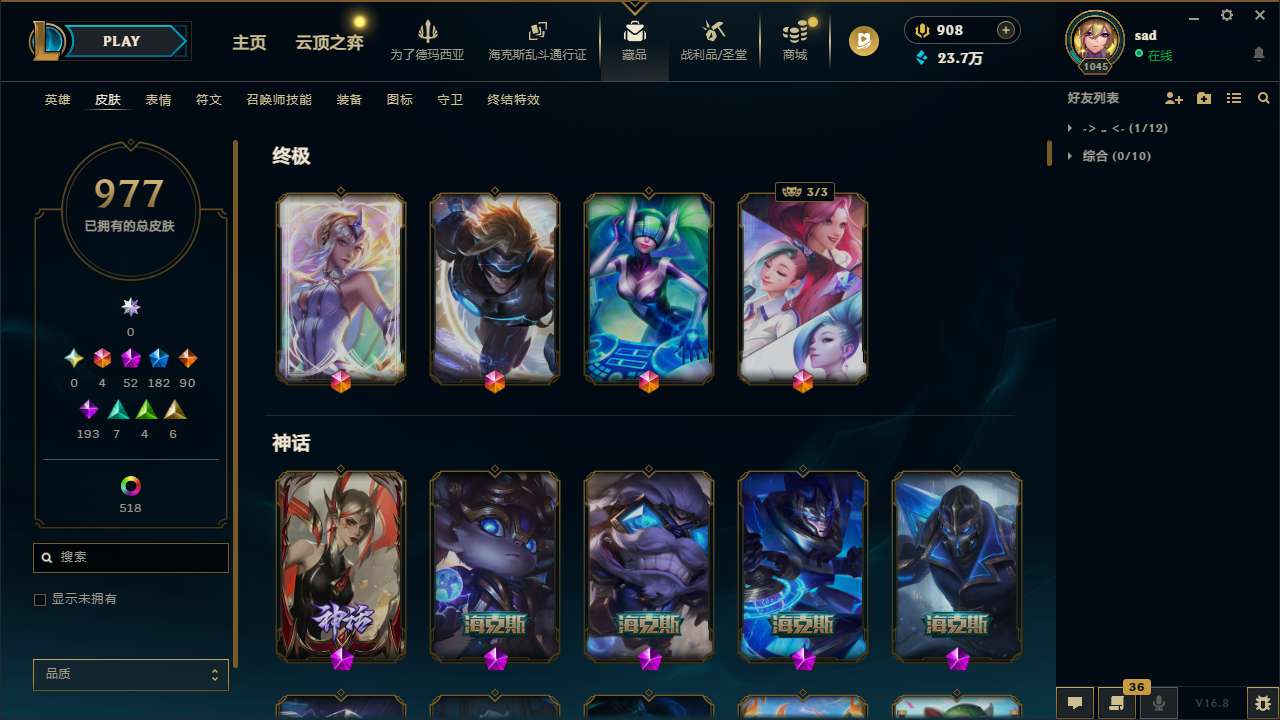This screenshot has width=1280, height=720.
Task: Click the 为了德玛西亚 event icon
Action: 428,40
